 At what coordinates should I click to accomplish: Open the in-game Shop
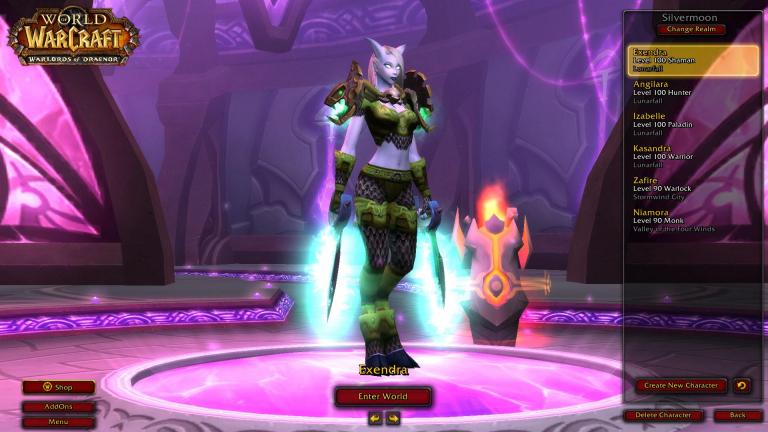click(59, 387)
